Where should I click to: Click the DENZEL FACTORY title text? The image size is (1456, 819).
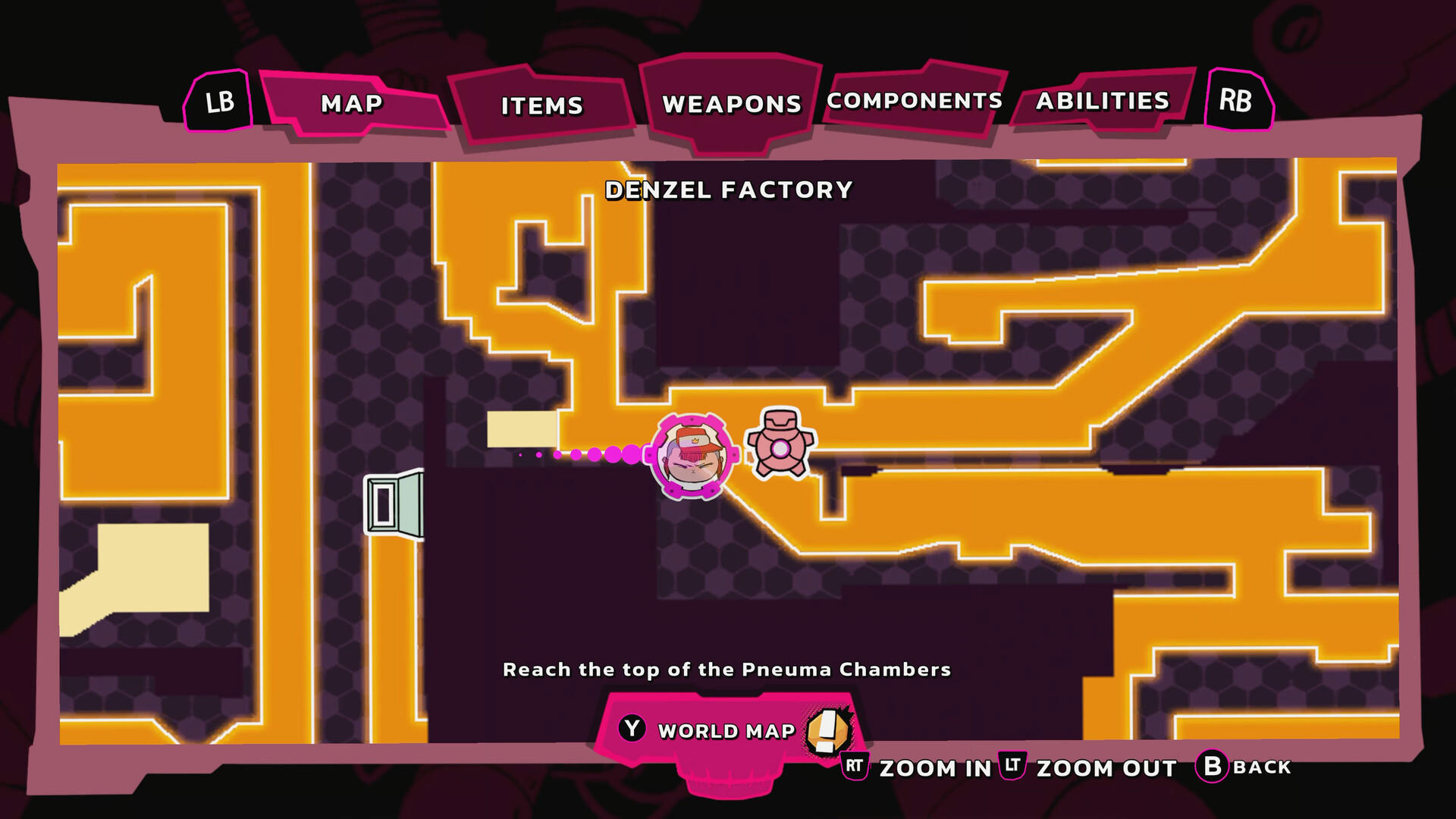click(730, 190)
